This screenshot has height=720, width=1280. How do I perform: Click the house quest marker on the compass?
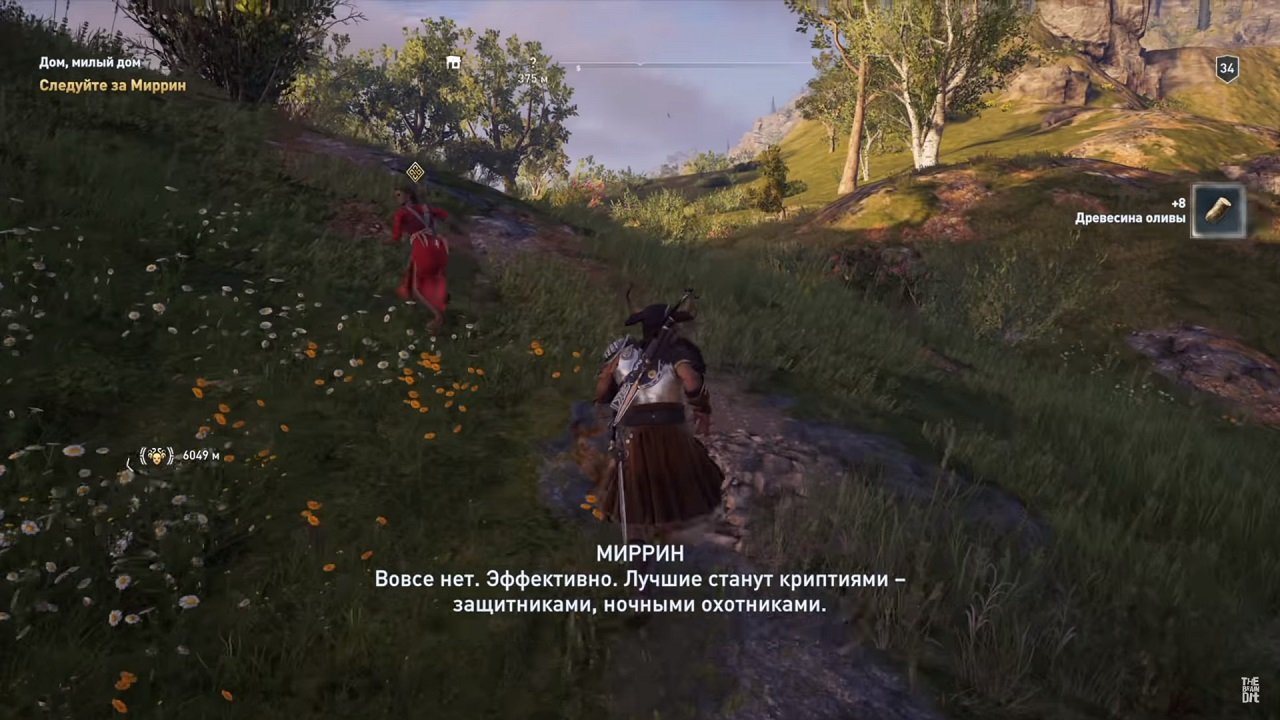(x=452, y=62)
